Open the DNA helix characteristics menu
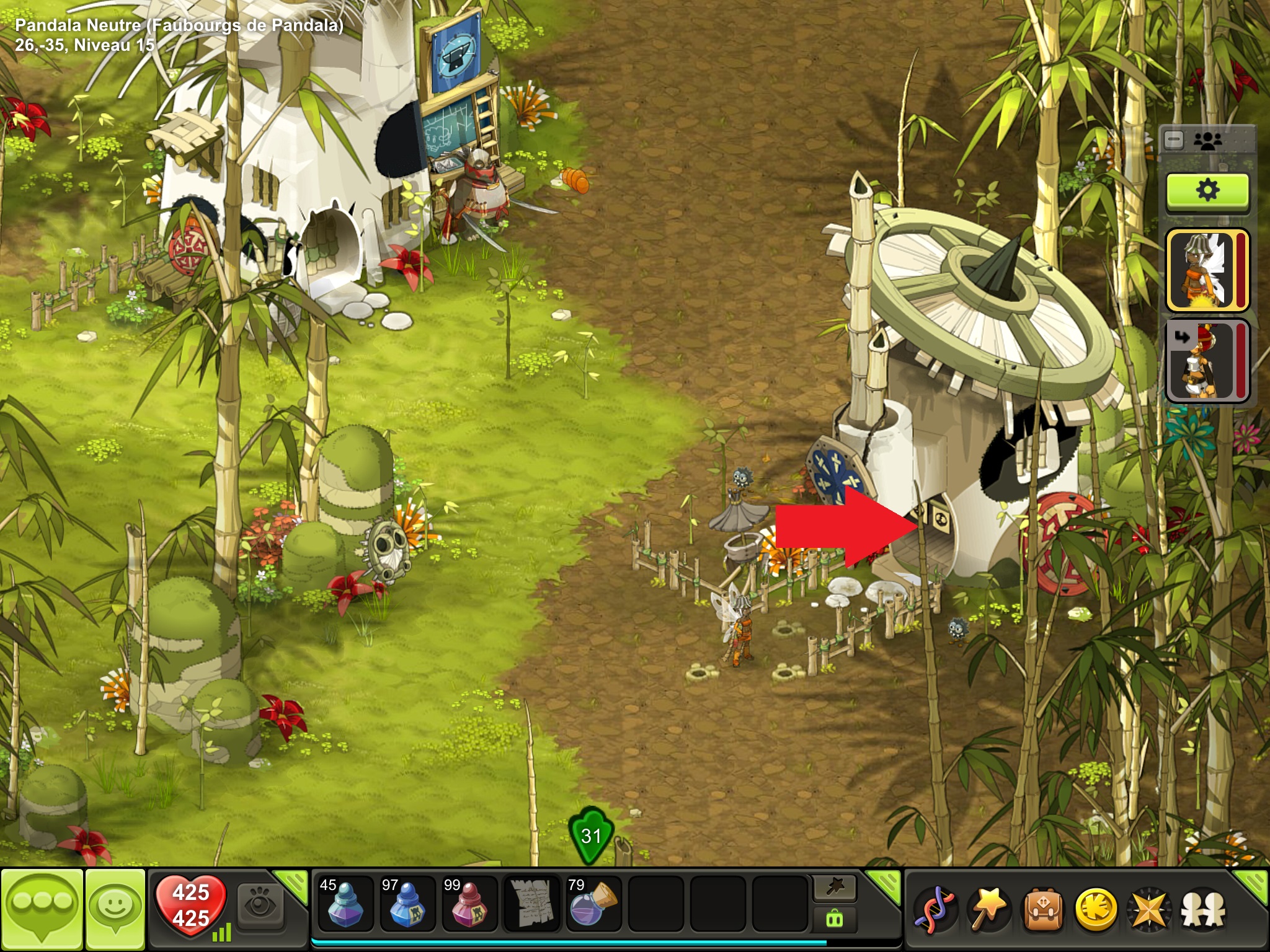This screenshot has width=1270, height=952. (x=935, y=910)
